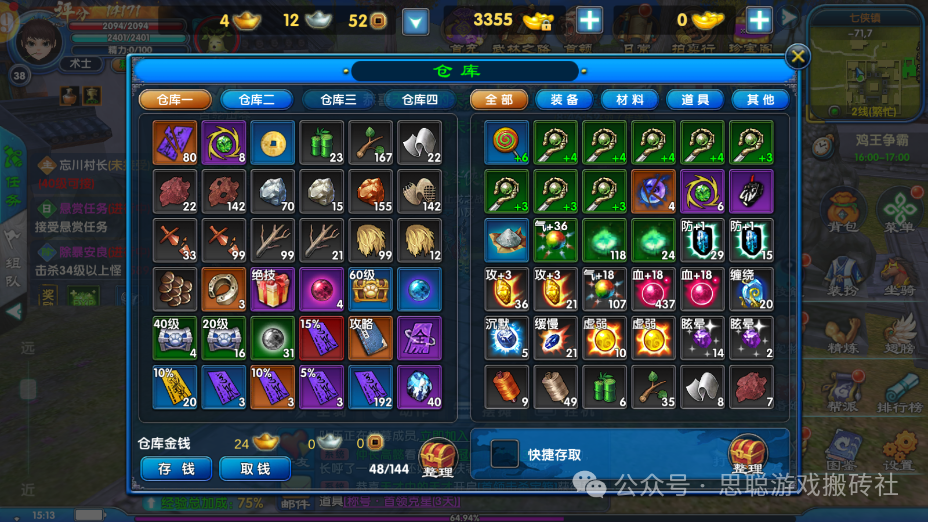Switch to the 道具 category
This screenshot has width=928, height=522.
pos(695,100)
